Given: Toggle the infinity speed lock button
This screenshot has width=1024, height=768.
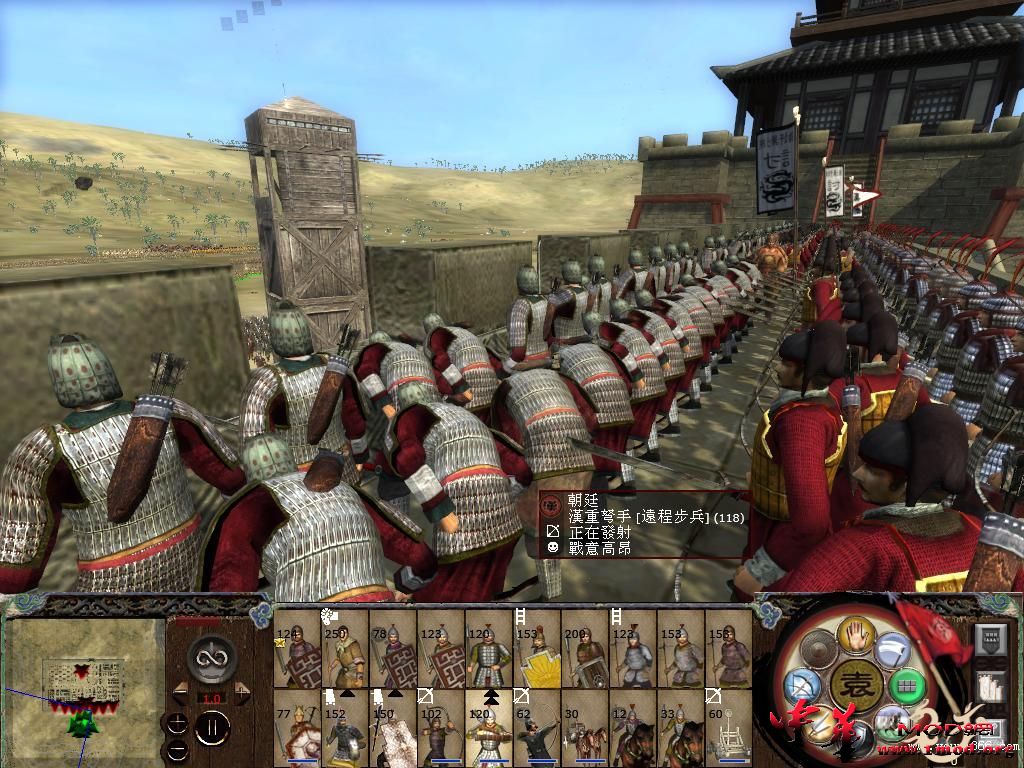Looking at the screenshot, I should (210, 658).
